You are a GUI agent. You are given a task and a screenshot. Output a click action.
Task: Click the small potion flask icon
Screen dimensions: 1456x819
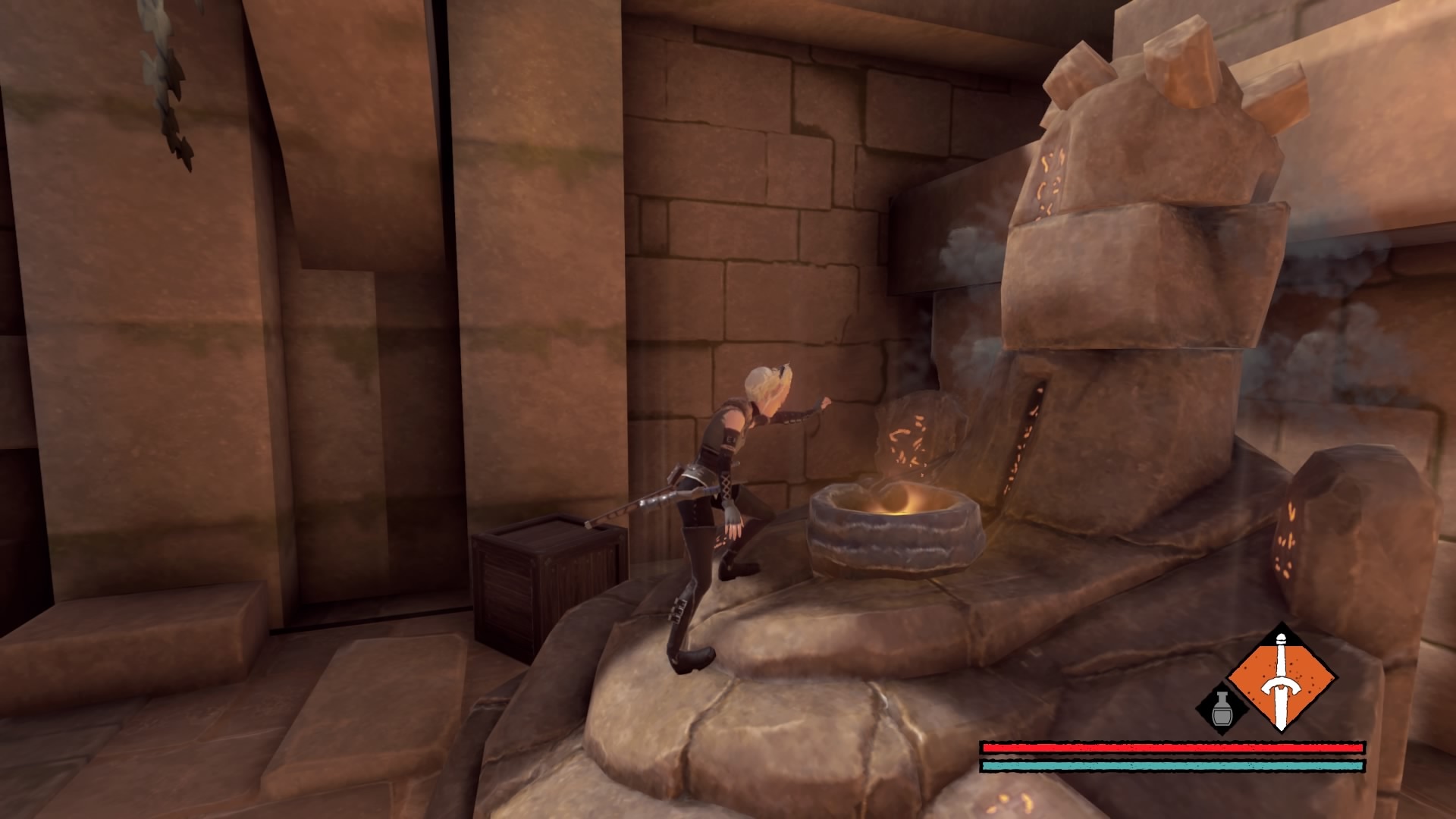pyautogui.click(x=1219, y=709)
